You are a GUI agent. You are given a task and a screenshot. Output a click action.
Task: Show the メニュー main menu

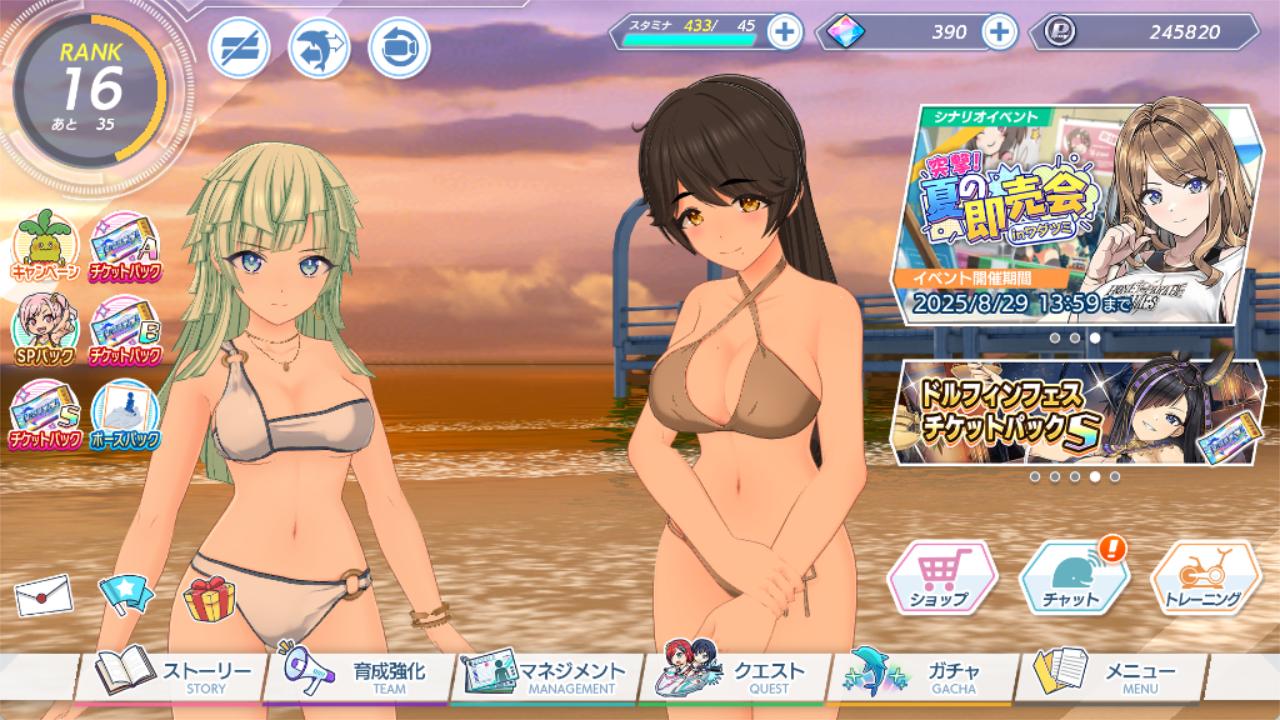[x=1108, y=676]
